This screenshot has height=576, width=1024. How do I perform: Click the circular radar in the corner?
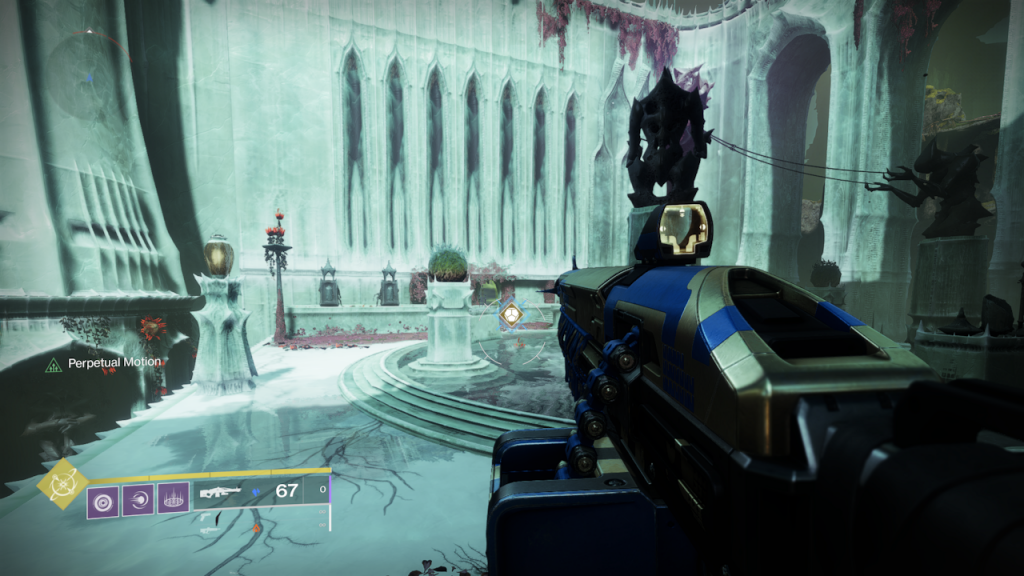click(x=90, y=77)
